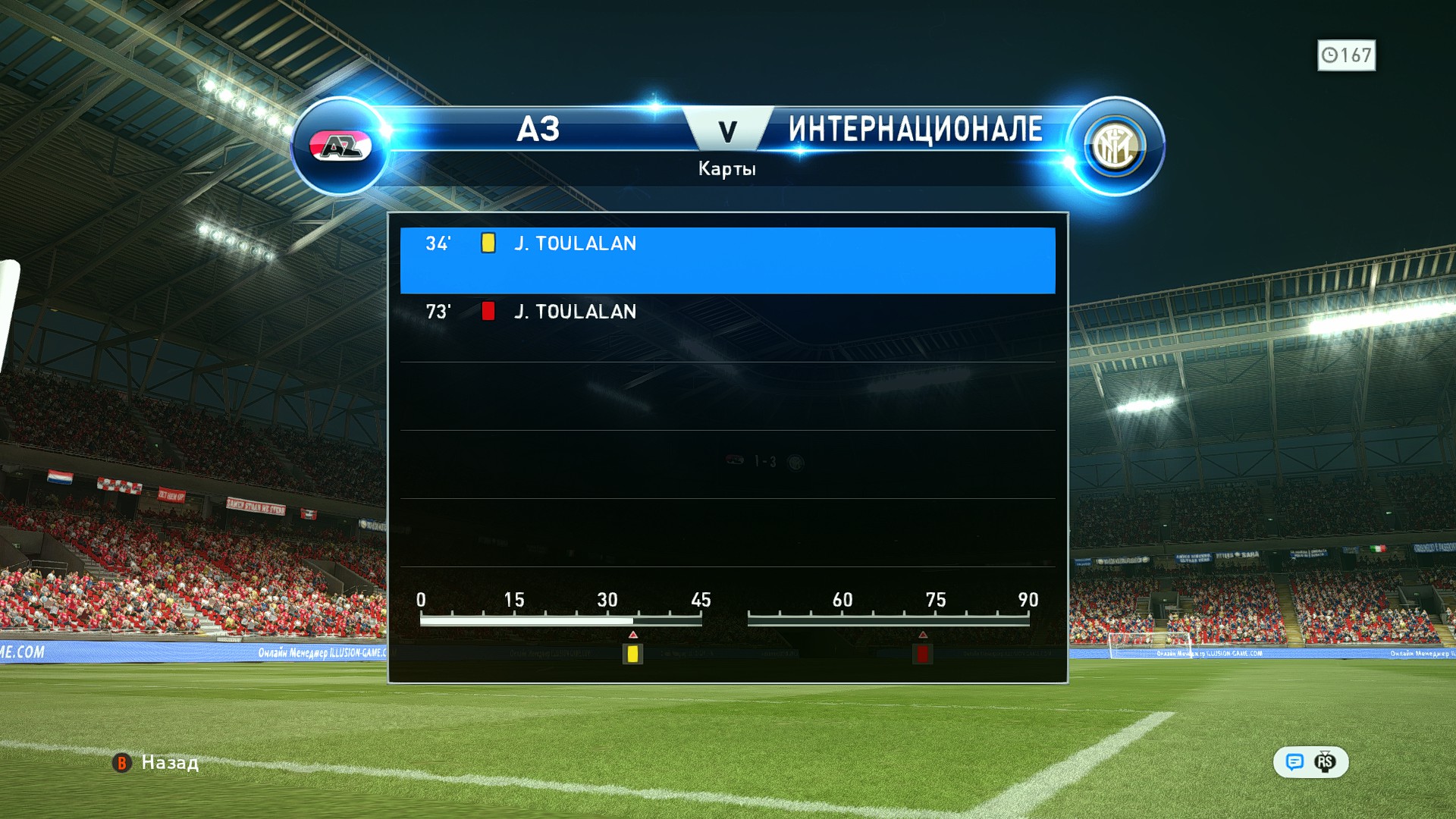Select the 34' yellow card row

(726, 259)
